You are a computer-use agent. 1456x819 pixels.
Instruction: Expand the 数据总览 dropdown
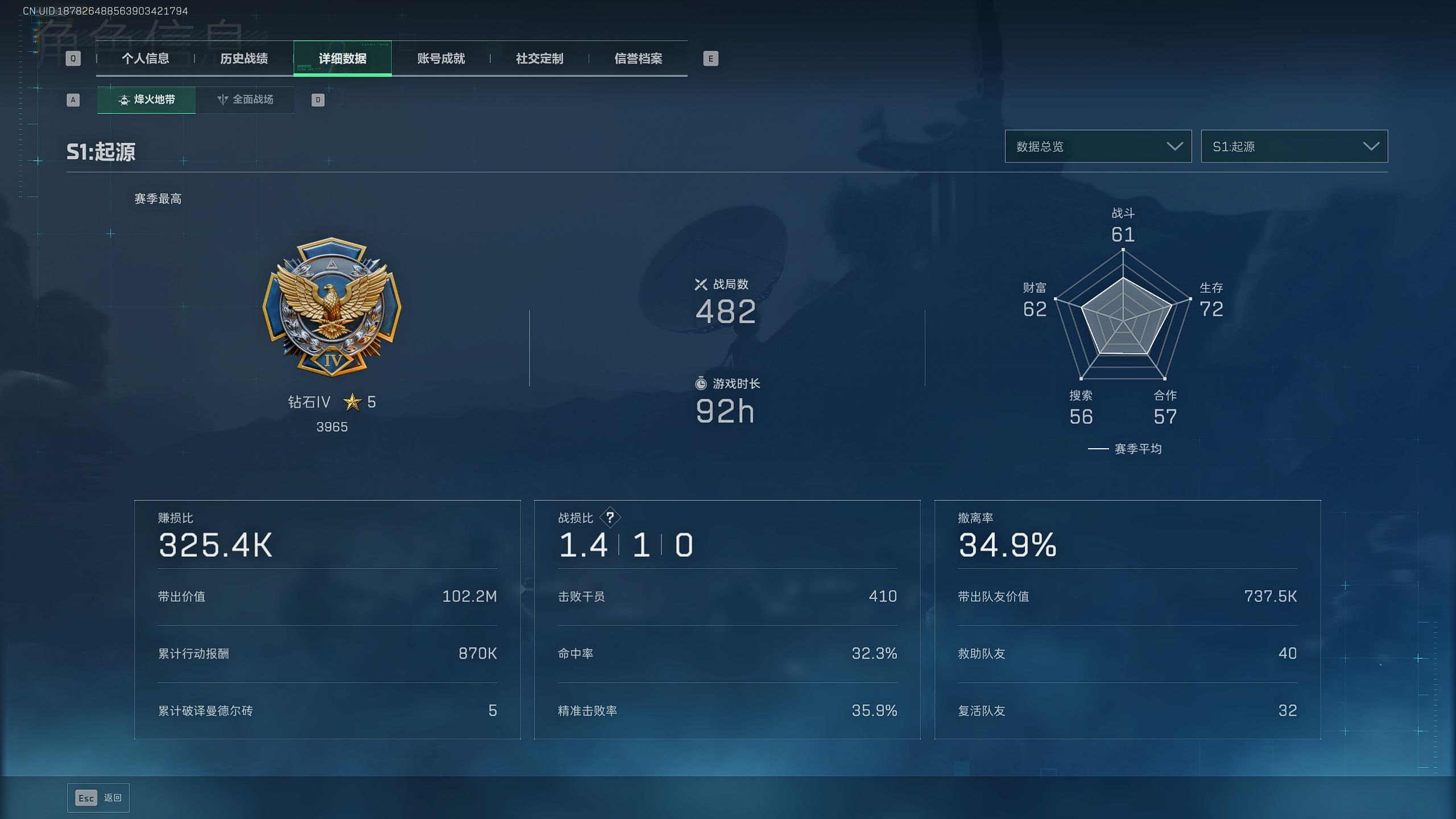click(x=1098, y=147)
